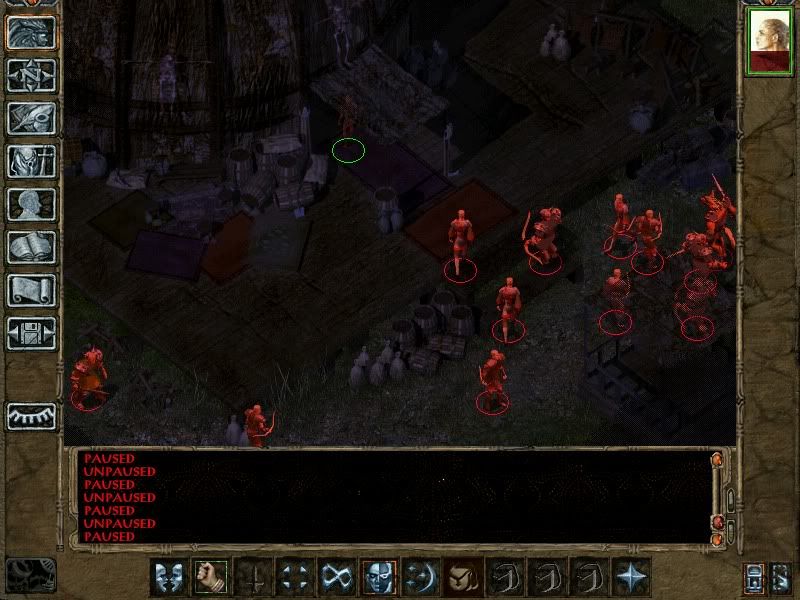Click the infinity-symbol action button
The image size is (800, 600).
tap(335, 577)
